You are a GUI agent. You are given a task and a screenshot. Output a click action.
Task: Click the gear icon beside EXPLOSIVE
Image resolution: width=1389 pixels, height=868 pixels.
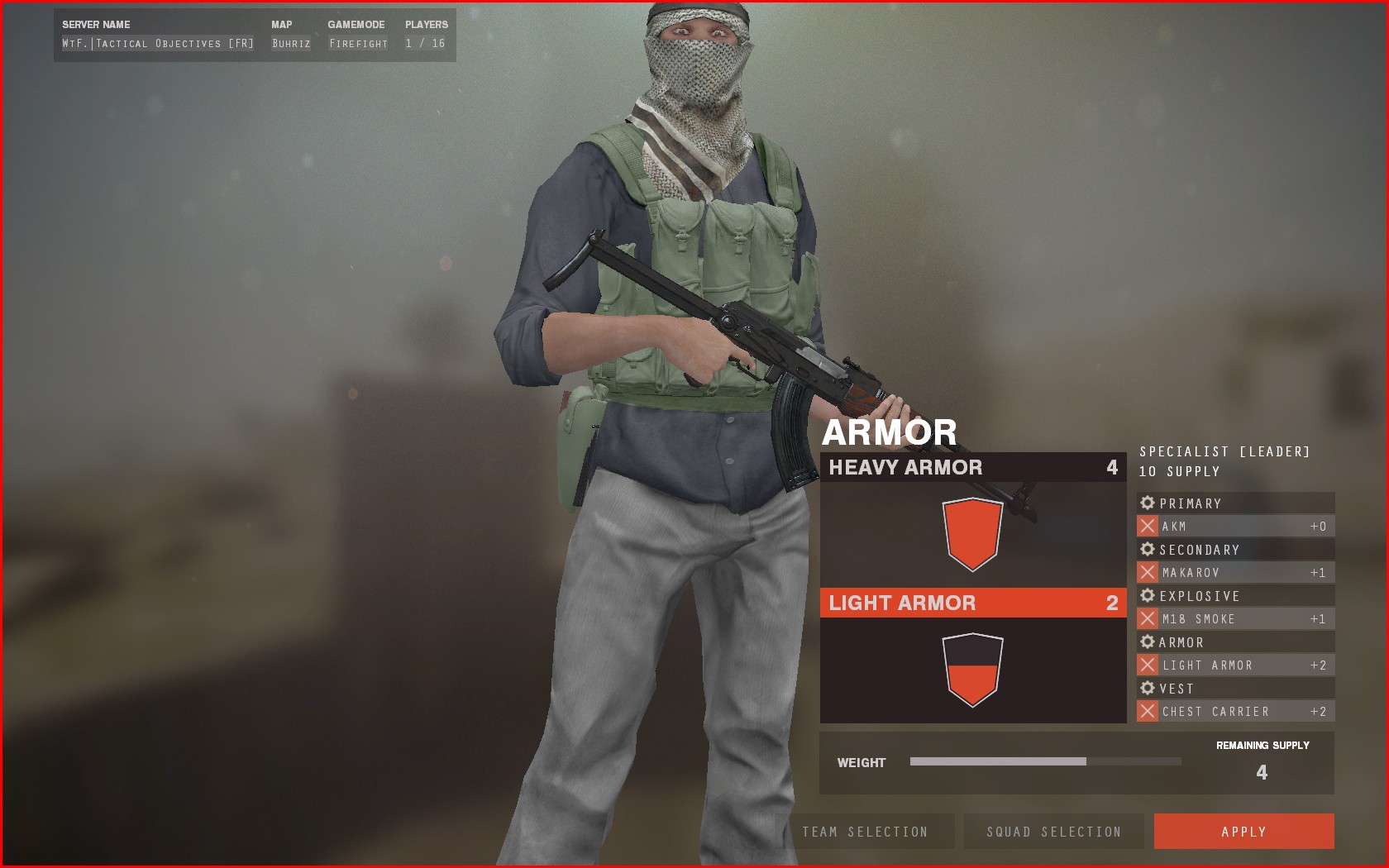click(1147, 595)
